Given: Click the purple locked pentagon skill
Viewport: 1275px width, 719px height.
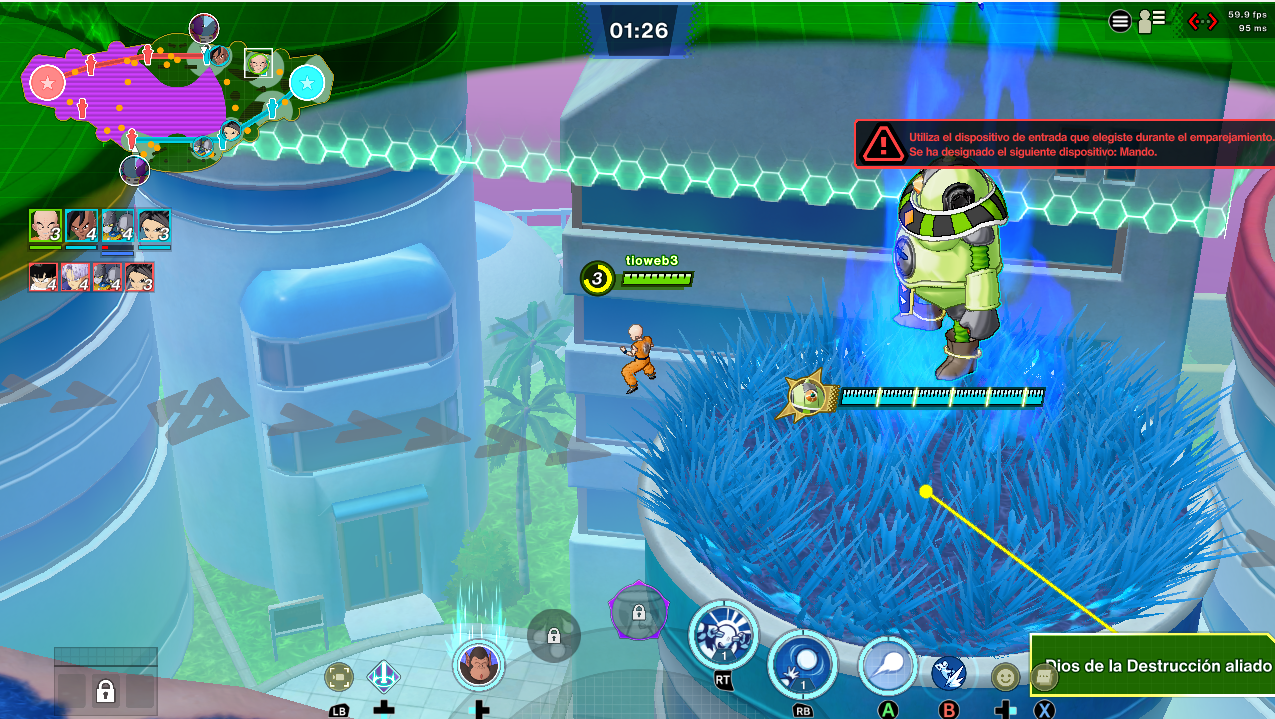Looking at the screenshot, I should tap(637, 610).
